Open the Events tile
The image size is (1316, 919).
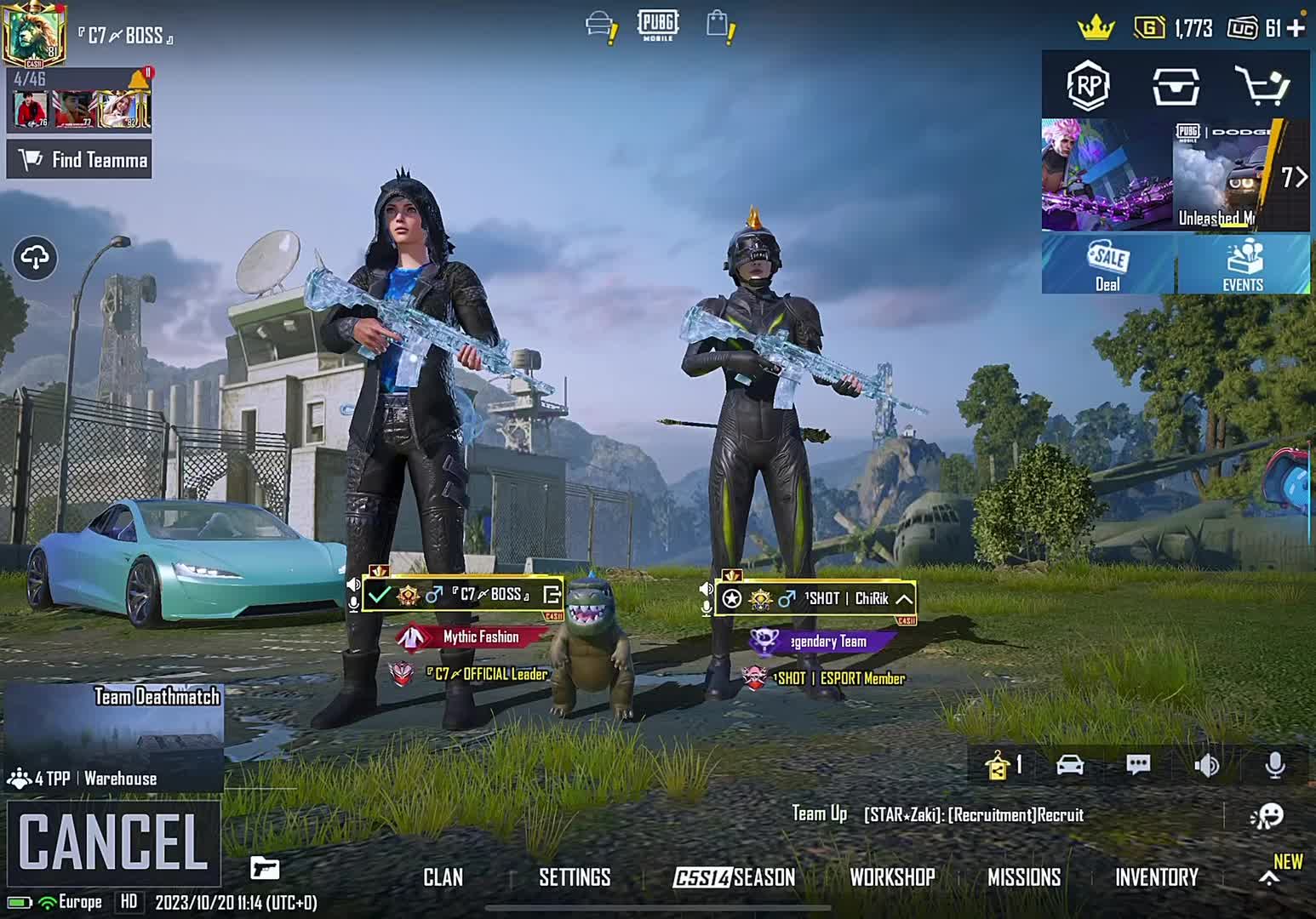point(1243,265)
